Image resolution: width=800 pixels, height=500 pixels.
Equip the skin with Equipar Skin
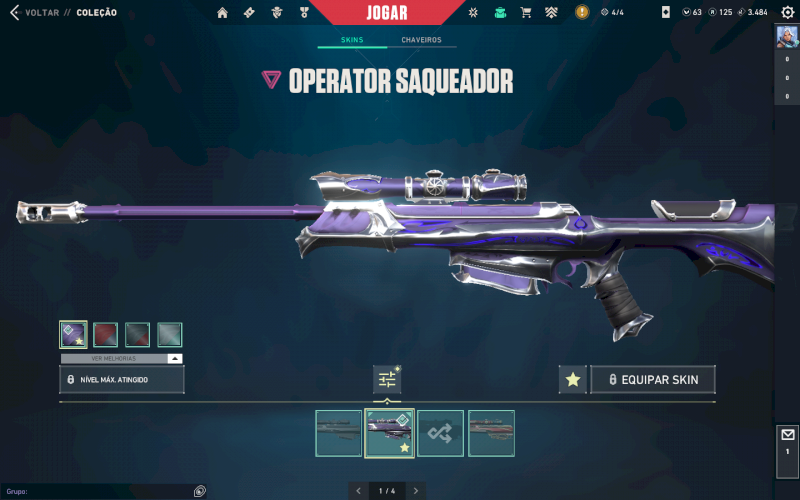click(x=653, y=380)
